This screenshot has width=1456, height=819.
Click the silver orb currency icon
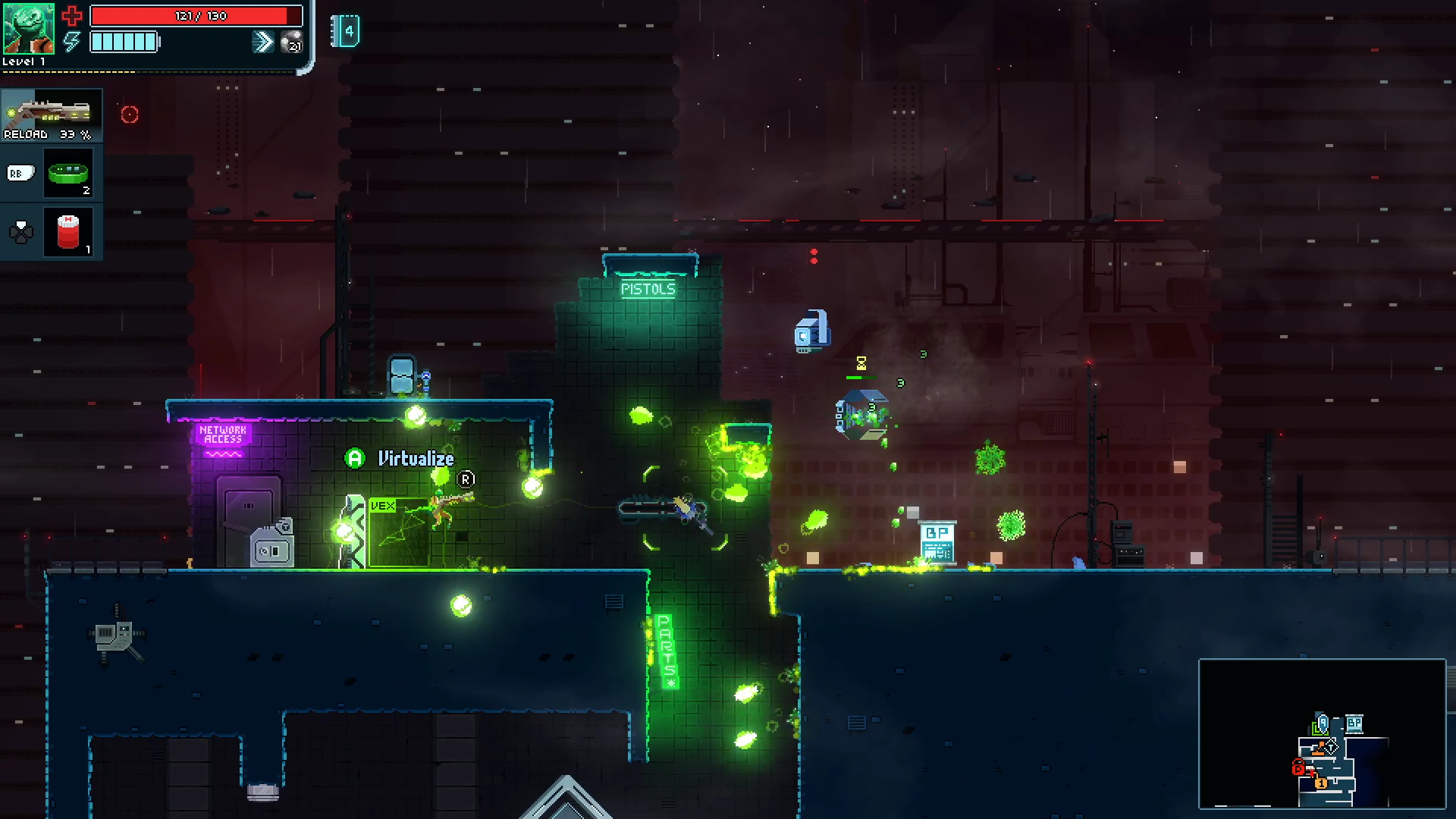coord(291,42)
